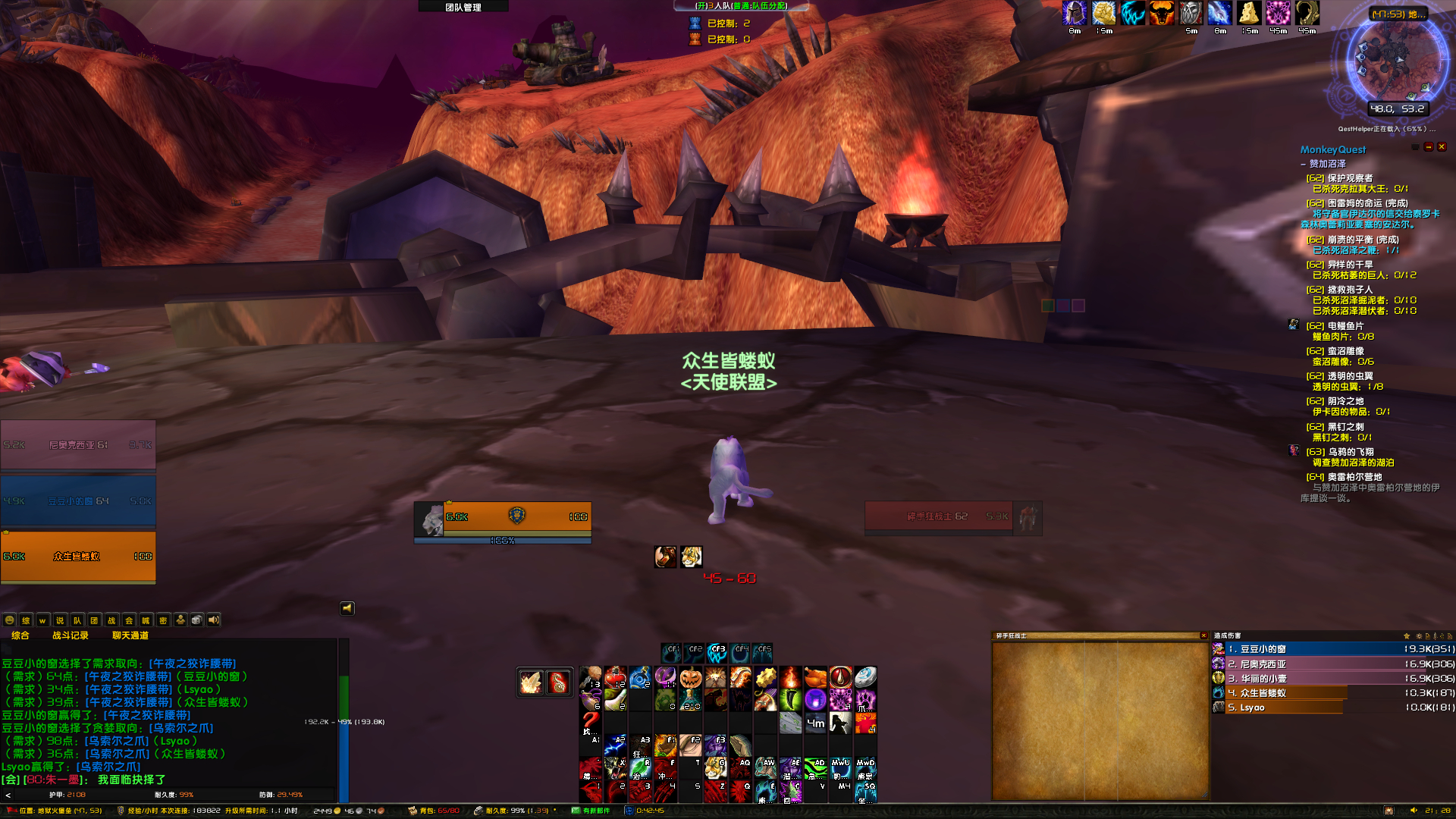1456x819 pixels.
Task: Mute the small speaker icon near screen center
Action: pos(347,608)
